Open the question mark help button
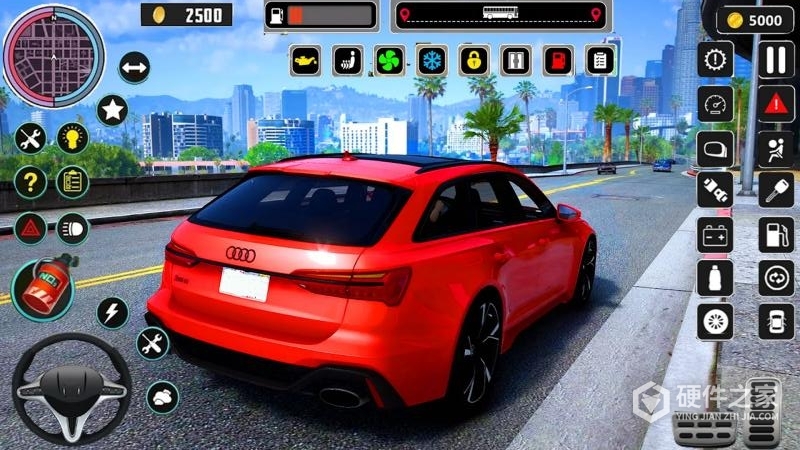 [x=31, y=182]
